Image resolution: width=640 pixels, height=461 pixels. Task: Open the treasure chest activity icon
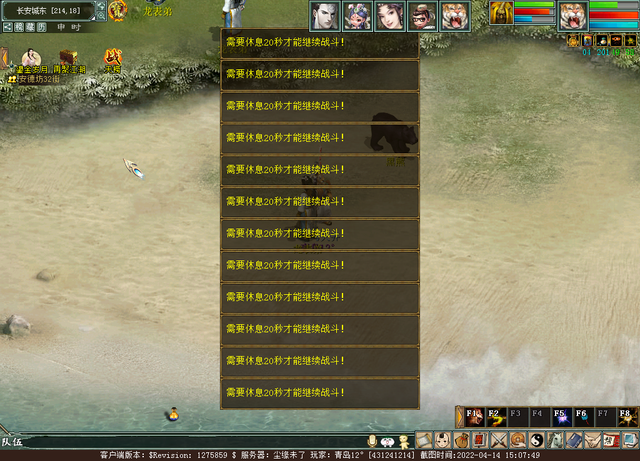tap(69, 58)
